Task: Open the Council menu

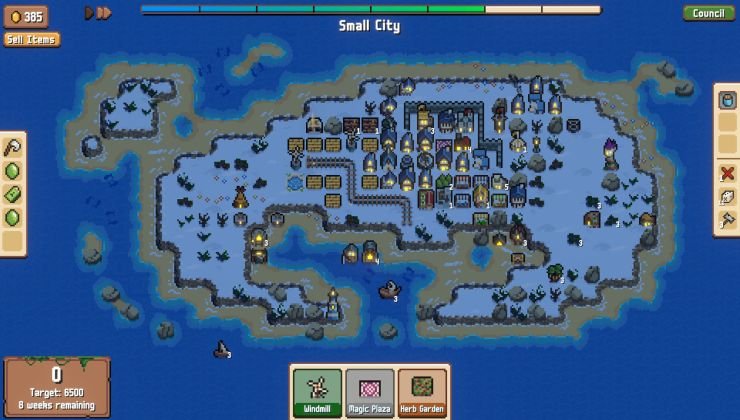Action: click(708, 13)
